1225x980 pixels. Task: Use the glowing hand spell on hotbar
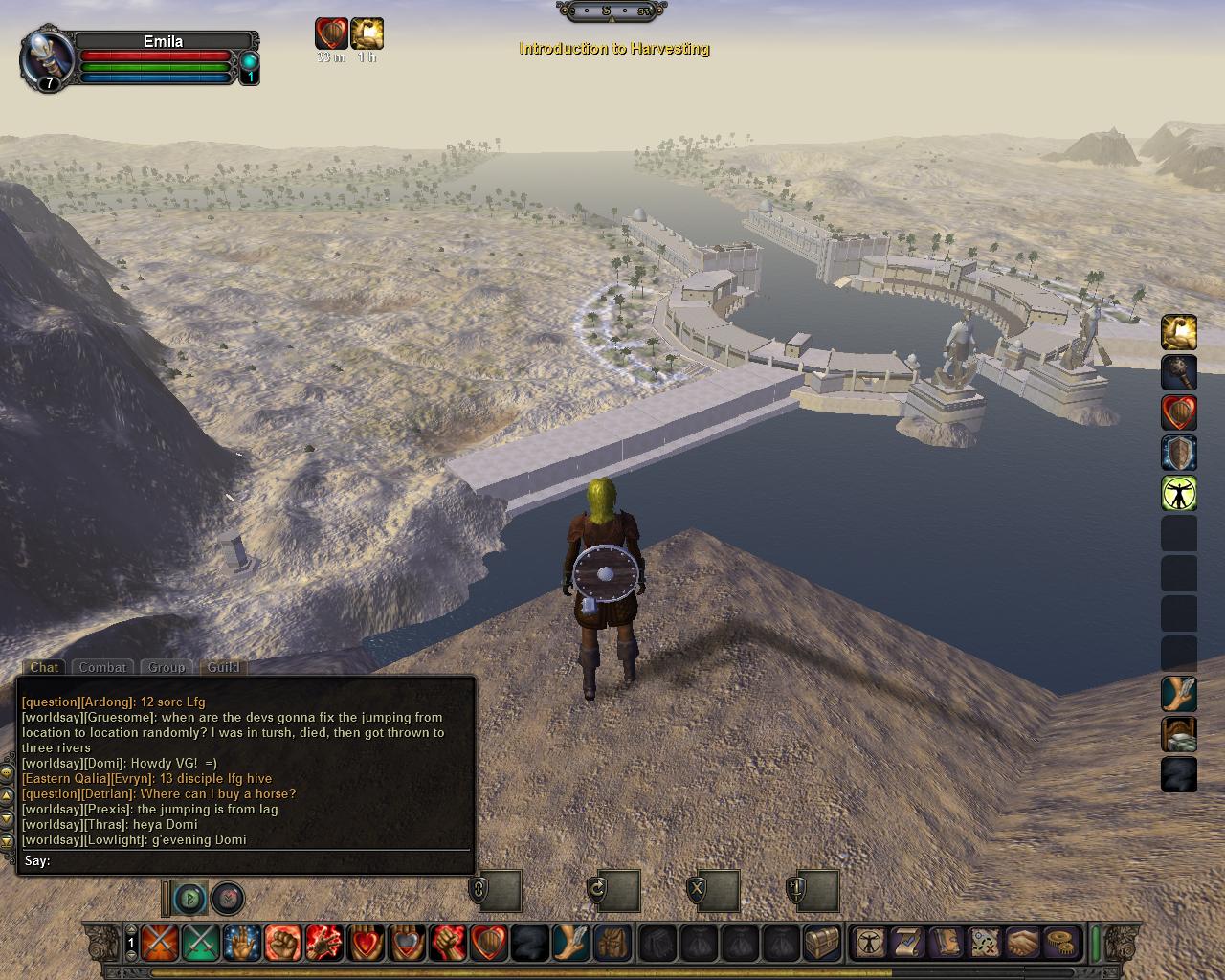(241, 944)
